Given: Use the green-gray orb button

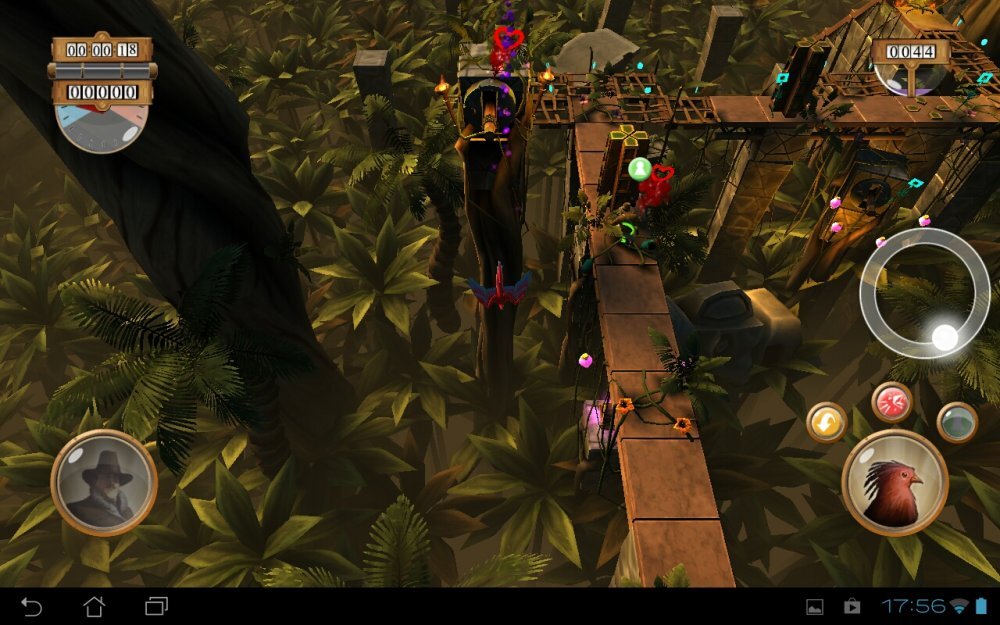Looking at the screenshot, I should (957, 422).
